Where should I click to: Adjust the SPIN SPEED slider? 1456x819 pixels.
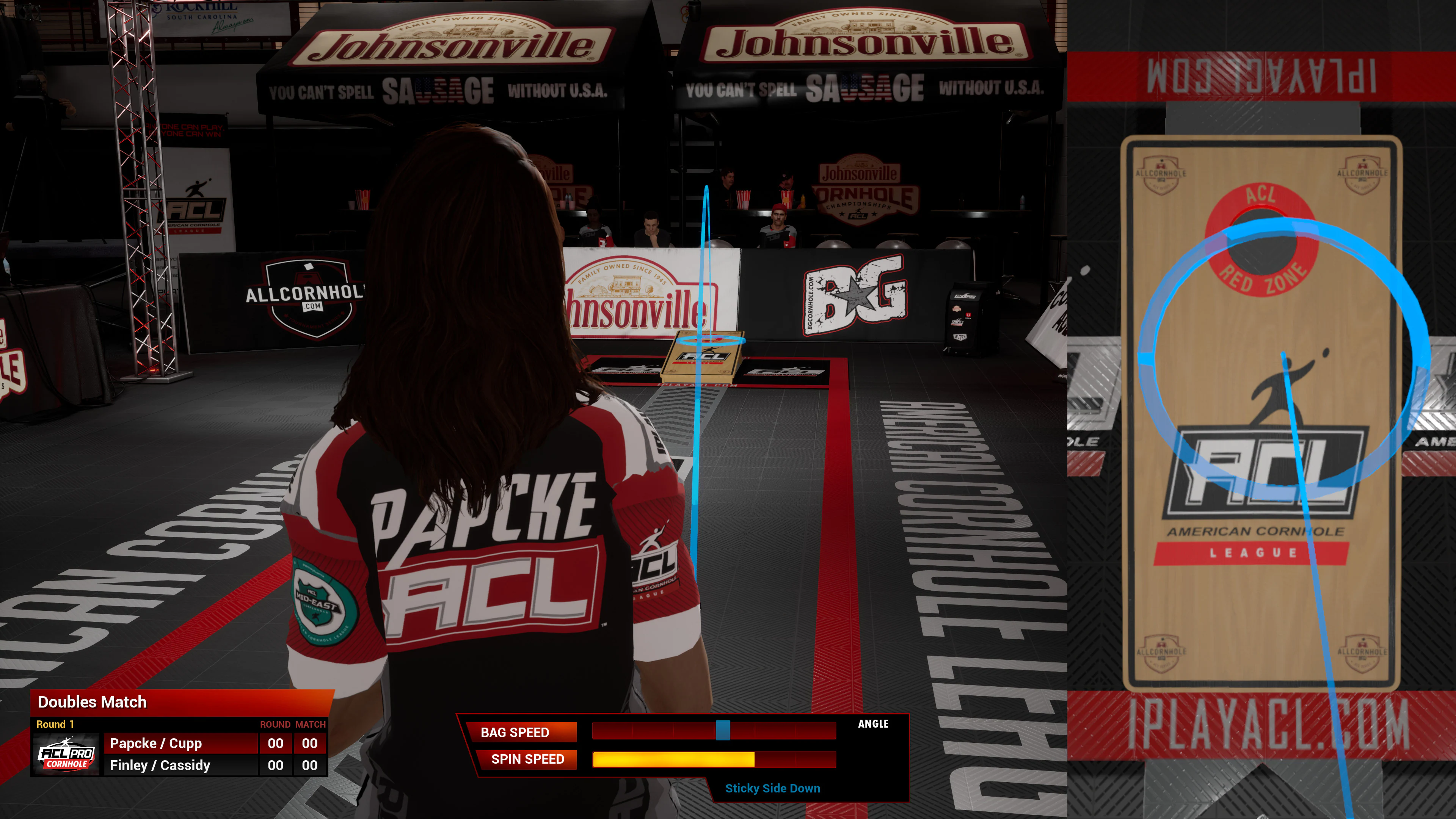tap(714, 759)
